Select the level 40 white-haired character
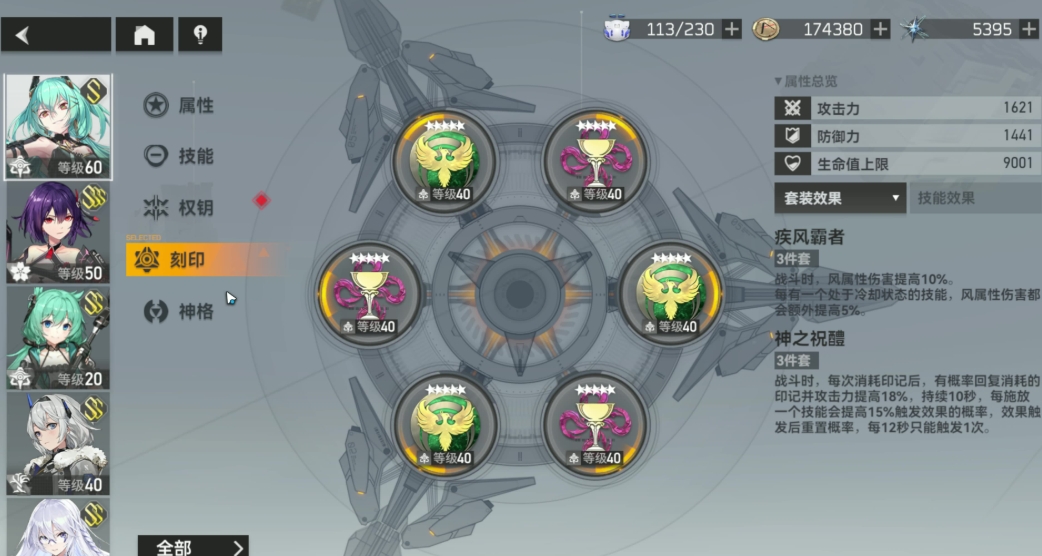The image size is (1042, 556). 58,444
